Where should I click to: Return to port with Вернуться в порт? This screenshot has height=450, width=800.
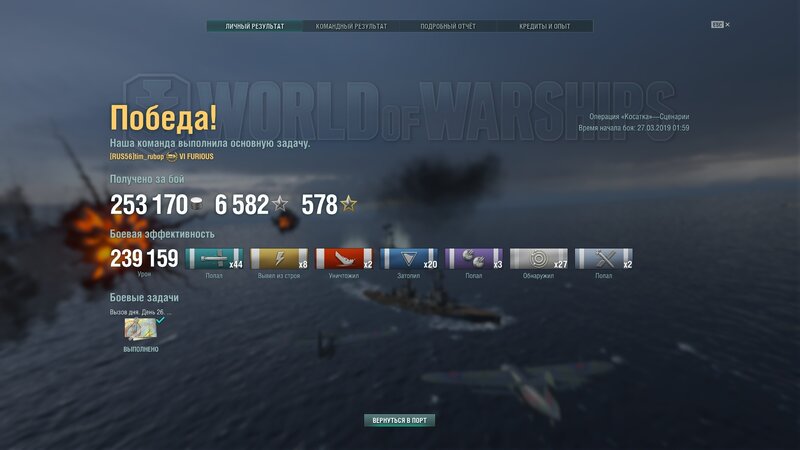click(x=399, y=420)
